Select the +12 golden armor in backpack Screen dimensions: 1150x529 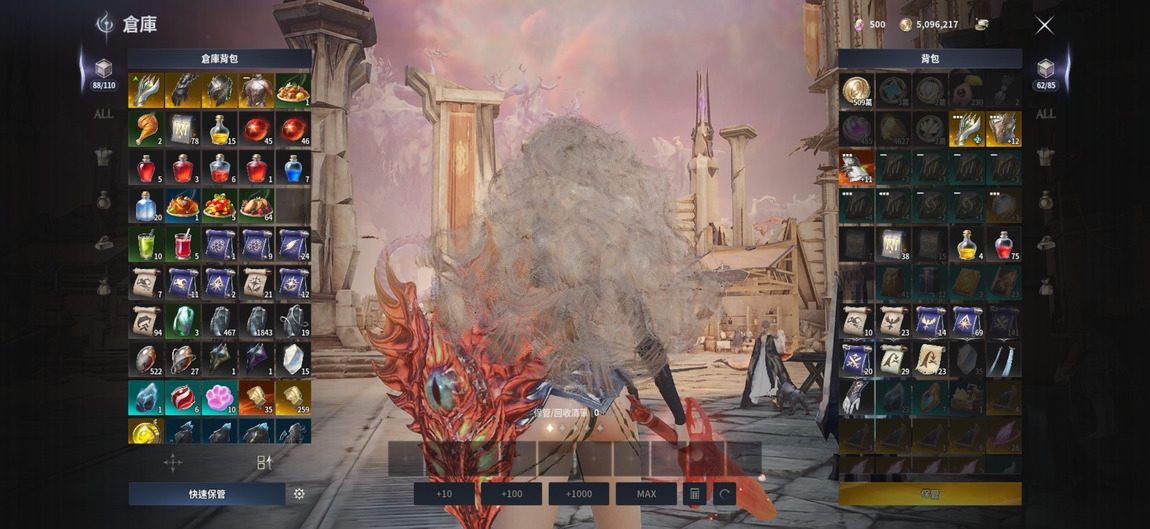tap(1004, 129)
